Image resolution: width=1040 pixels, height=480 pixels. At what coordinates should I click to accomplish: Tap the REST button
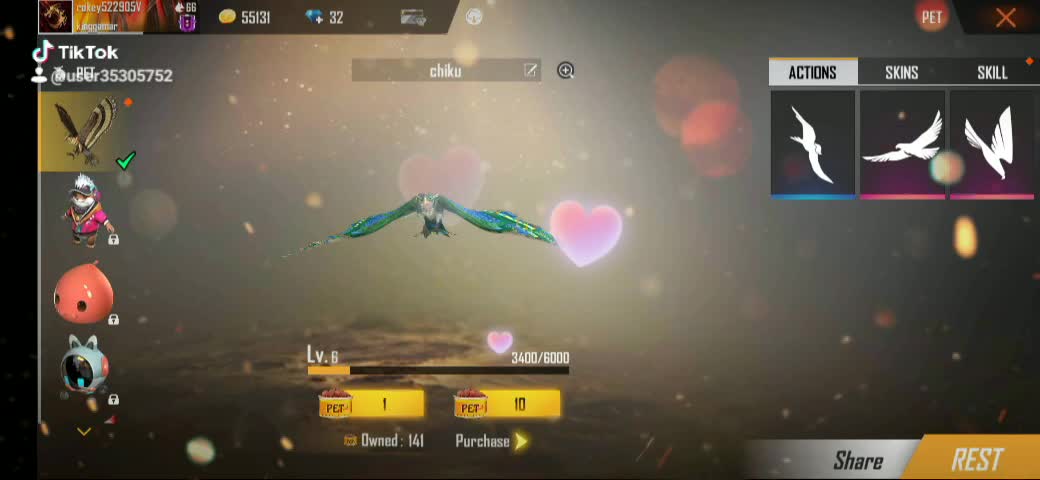[976, 459]
